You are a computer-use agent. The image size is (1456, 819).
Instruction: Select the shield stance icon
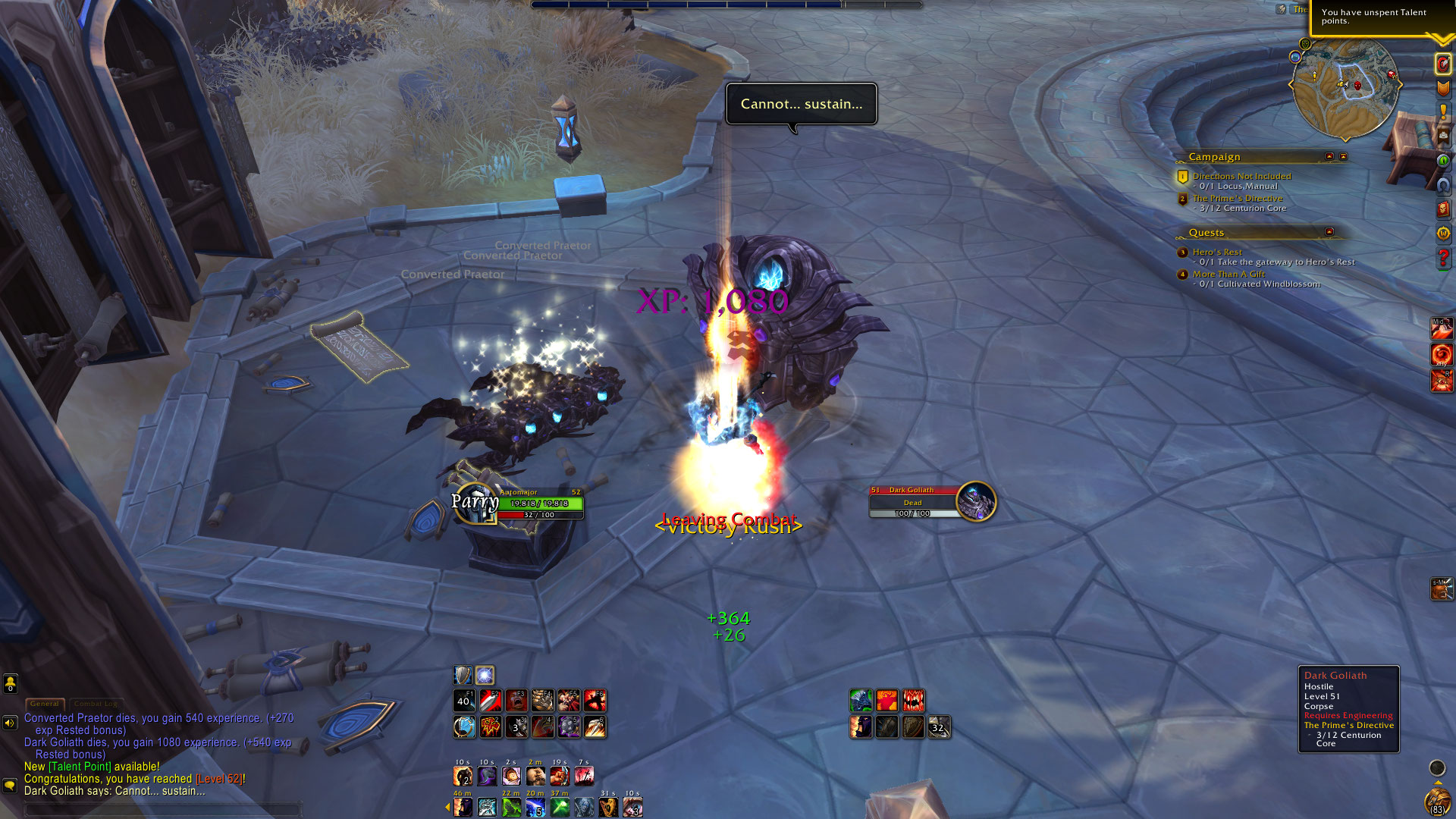pos(463,675)
